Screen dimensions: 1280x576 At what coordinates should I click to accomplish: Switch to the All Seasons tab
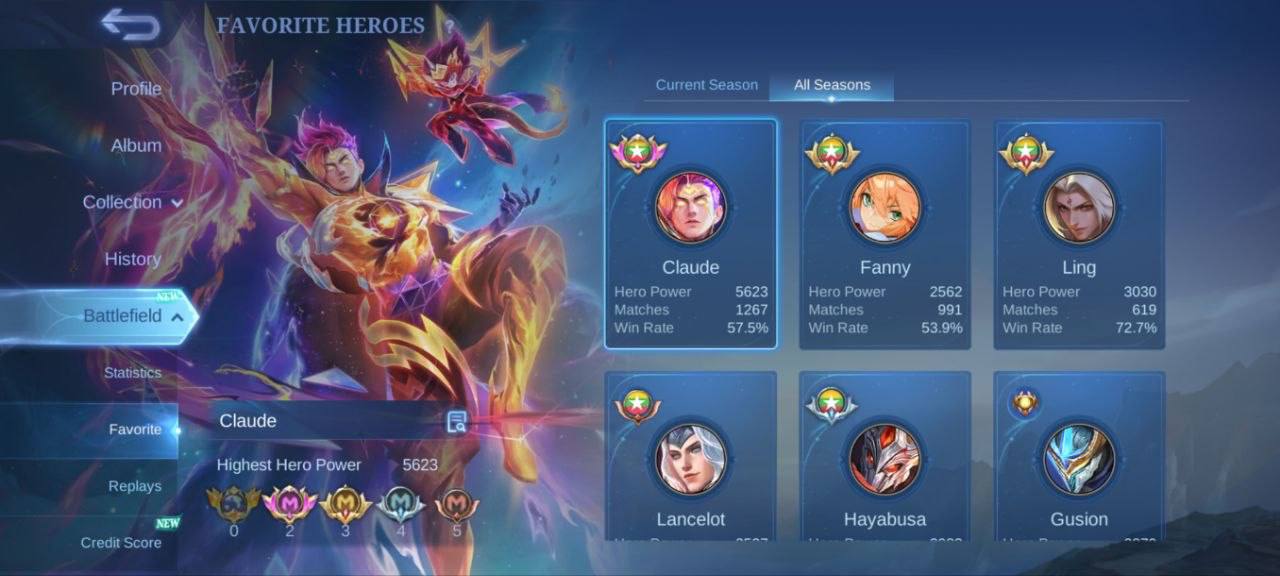click(832, 85)
